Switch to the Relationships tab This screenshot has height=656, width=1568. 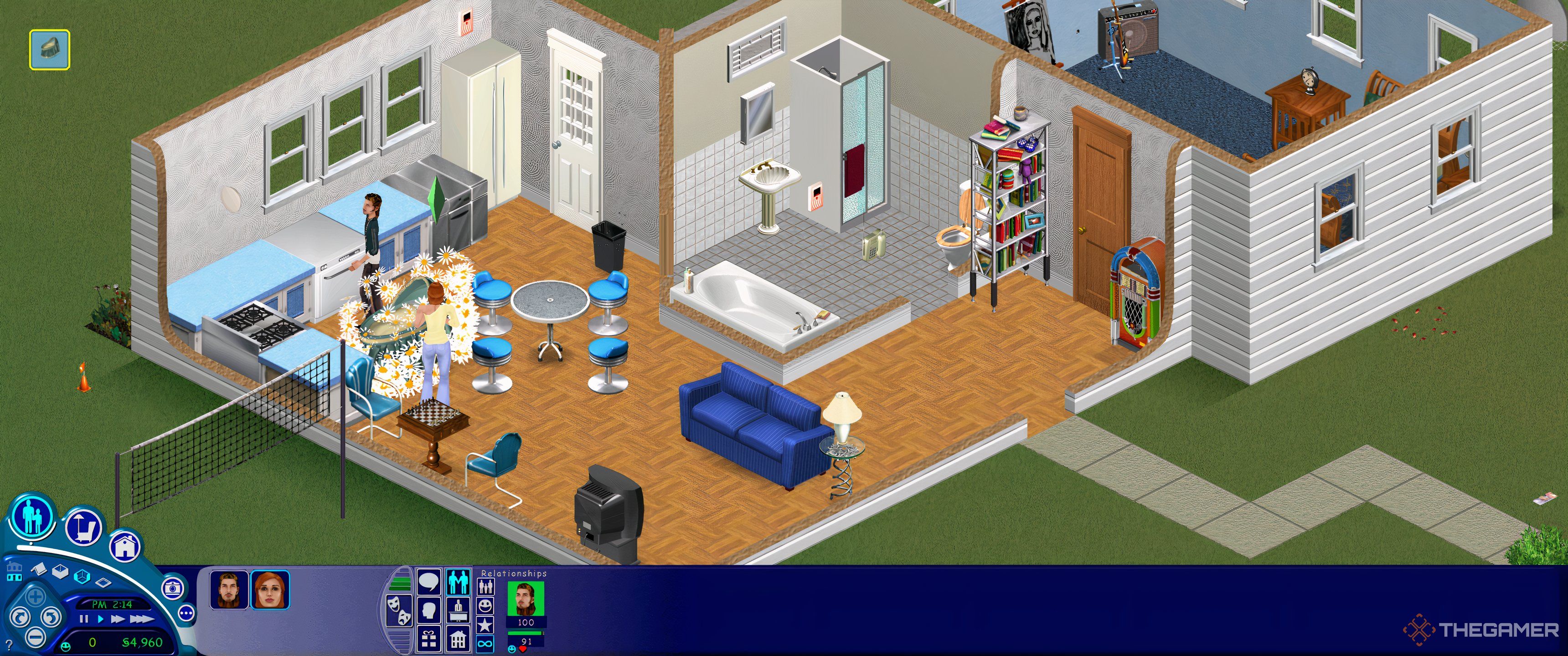coord(459,584)
